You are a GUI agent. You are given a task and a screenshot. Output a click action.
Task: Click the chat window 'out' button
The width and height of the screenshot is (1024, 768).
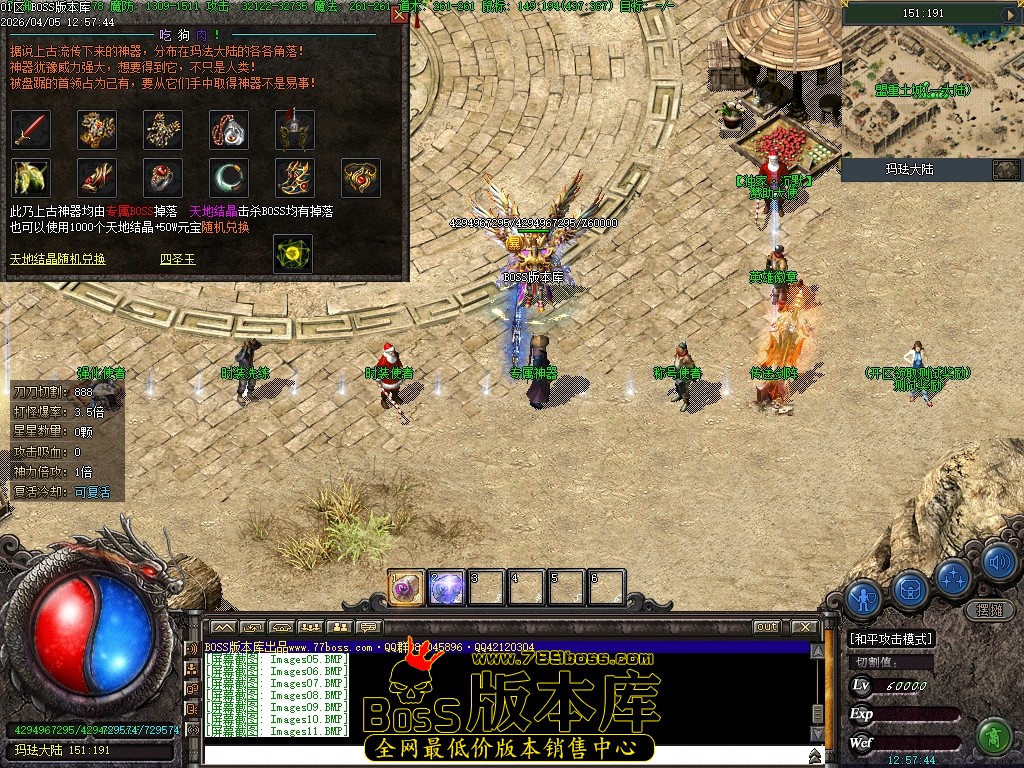[766, 627]
